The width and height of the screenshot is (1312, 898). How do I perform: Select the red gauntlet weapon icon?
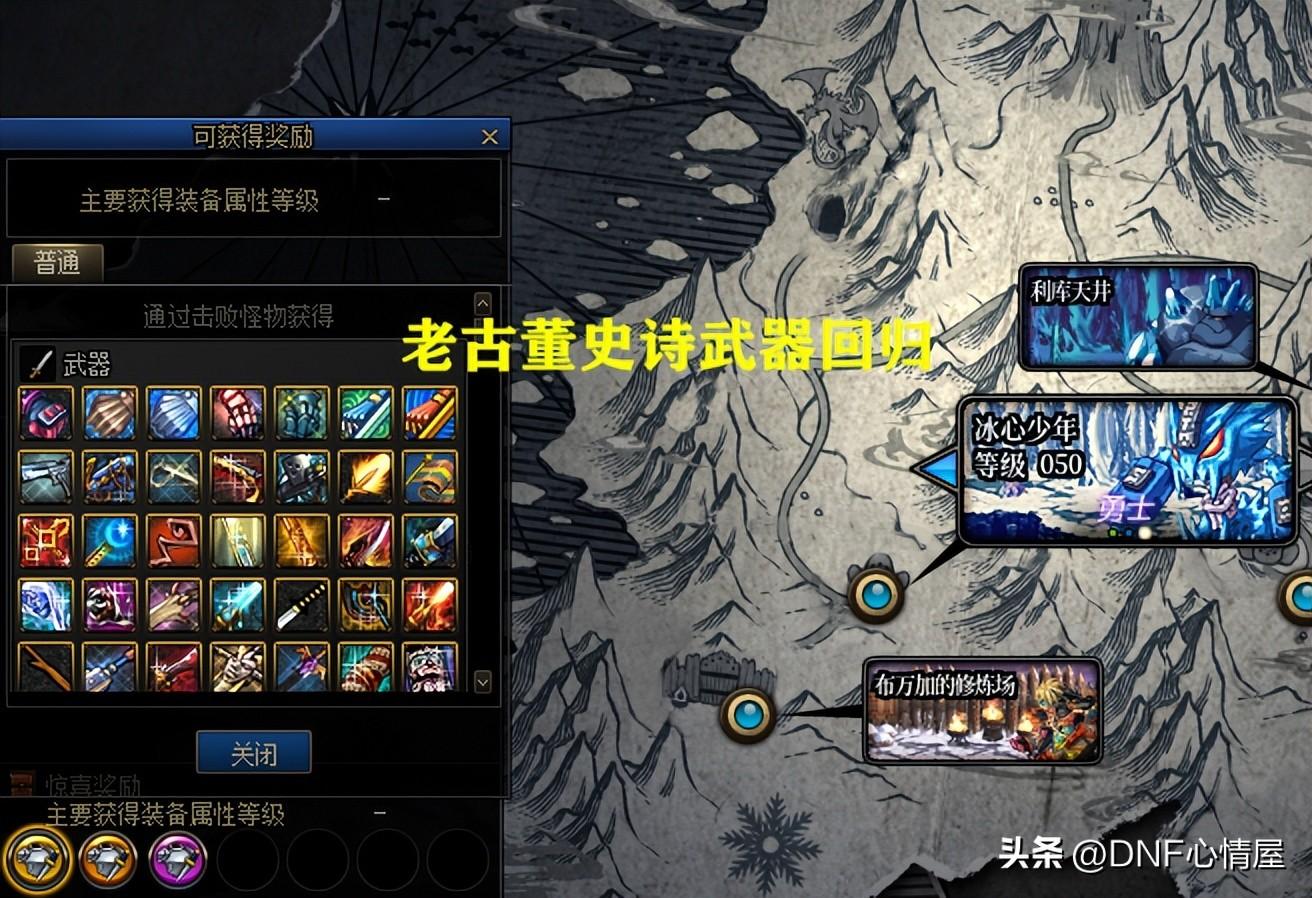237,413
